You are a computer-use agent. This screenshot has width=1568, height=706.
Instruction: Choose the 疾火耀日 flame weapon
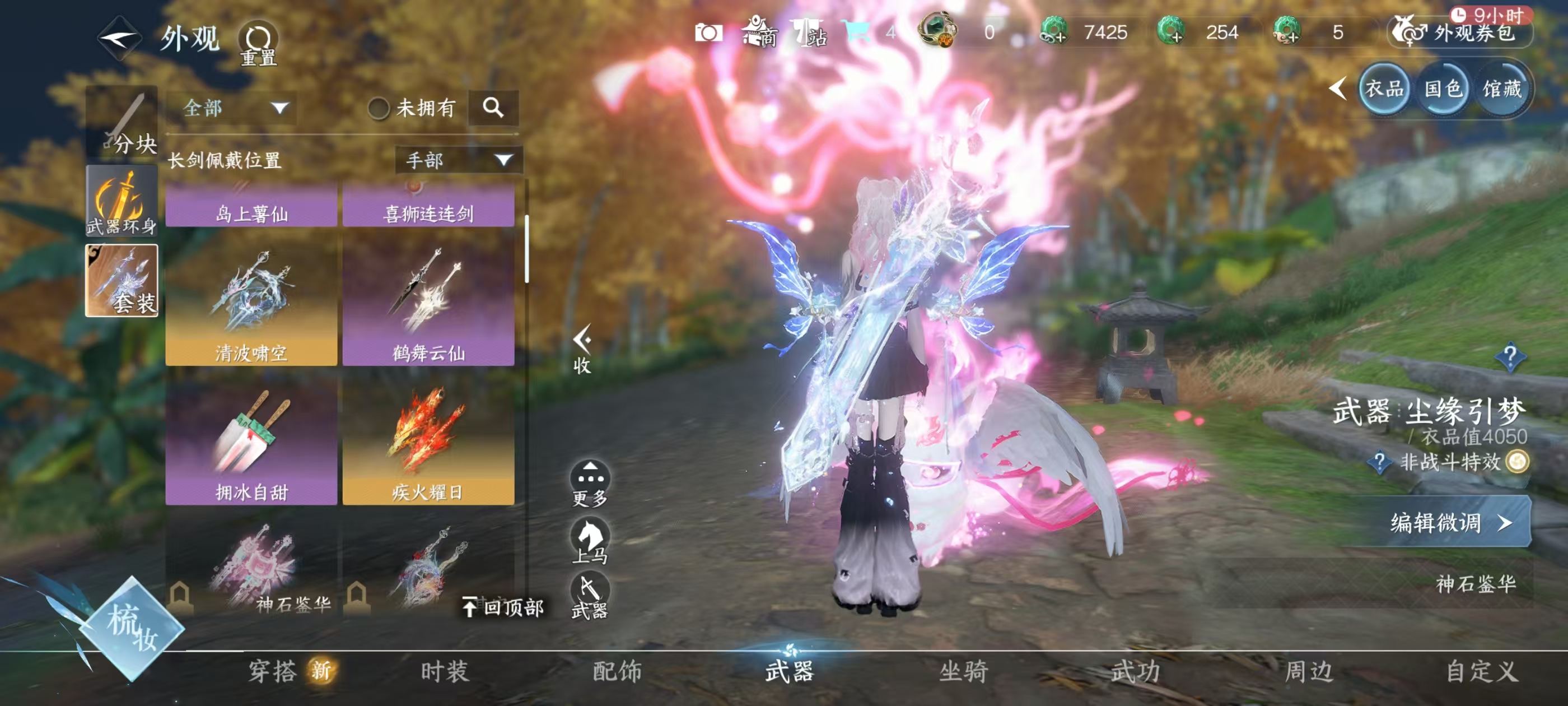click(428, 442)
